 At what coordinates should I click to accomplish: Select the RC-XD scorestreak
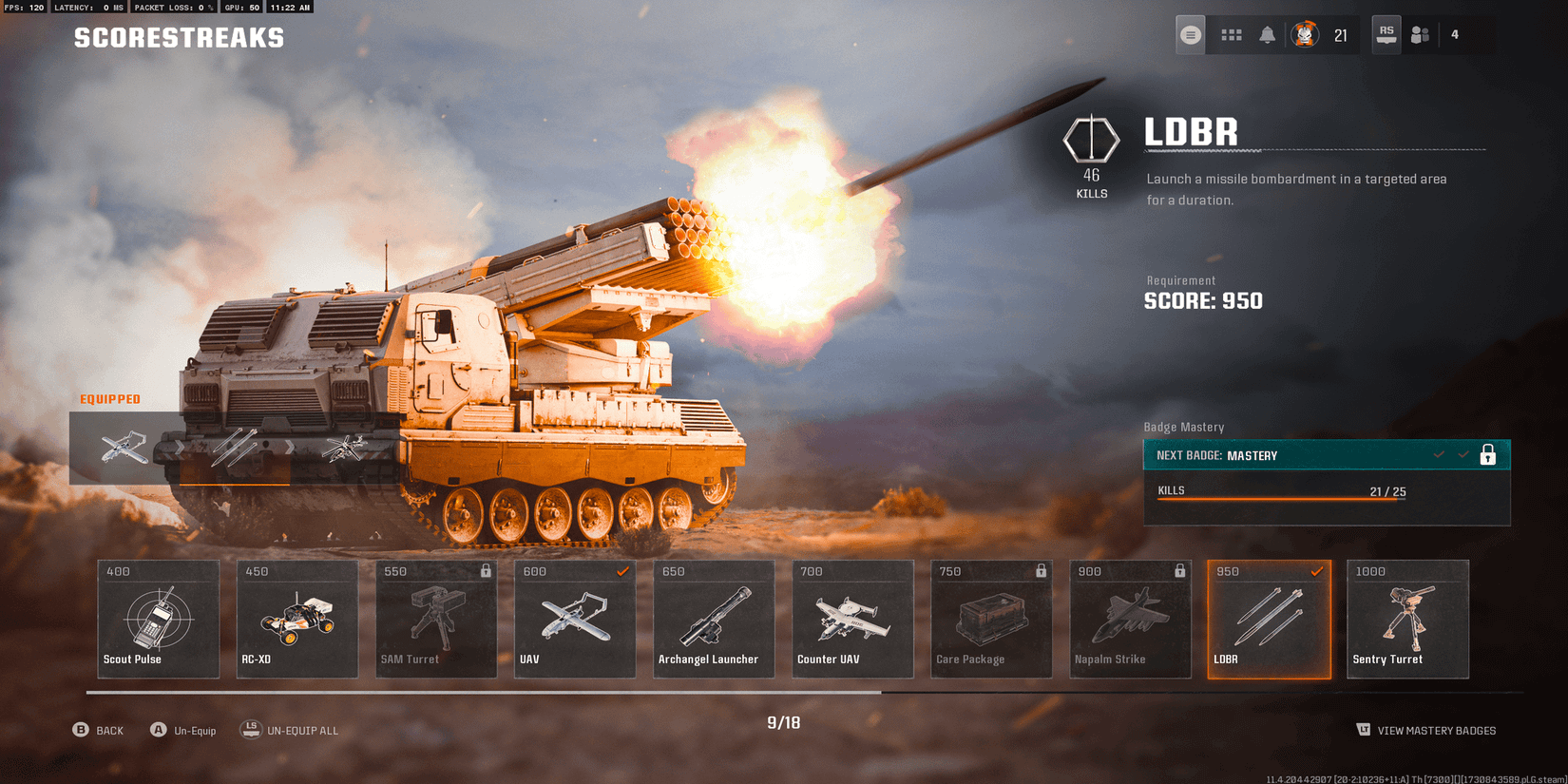tap(297, 619)
